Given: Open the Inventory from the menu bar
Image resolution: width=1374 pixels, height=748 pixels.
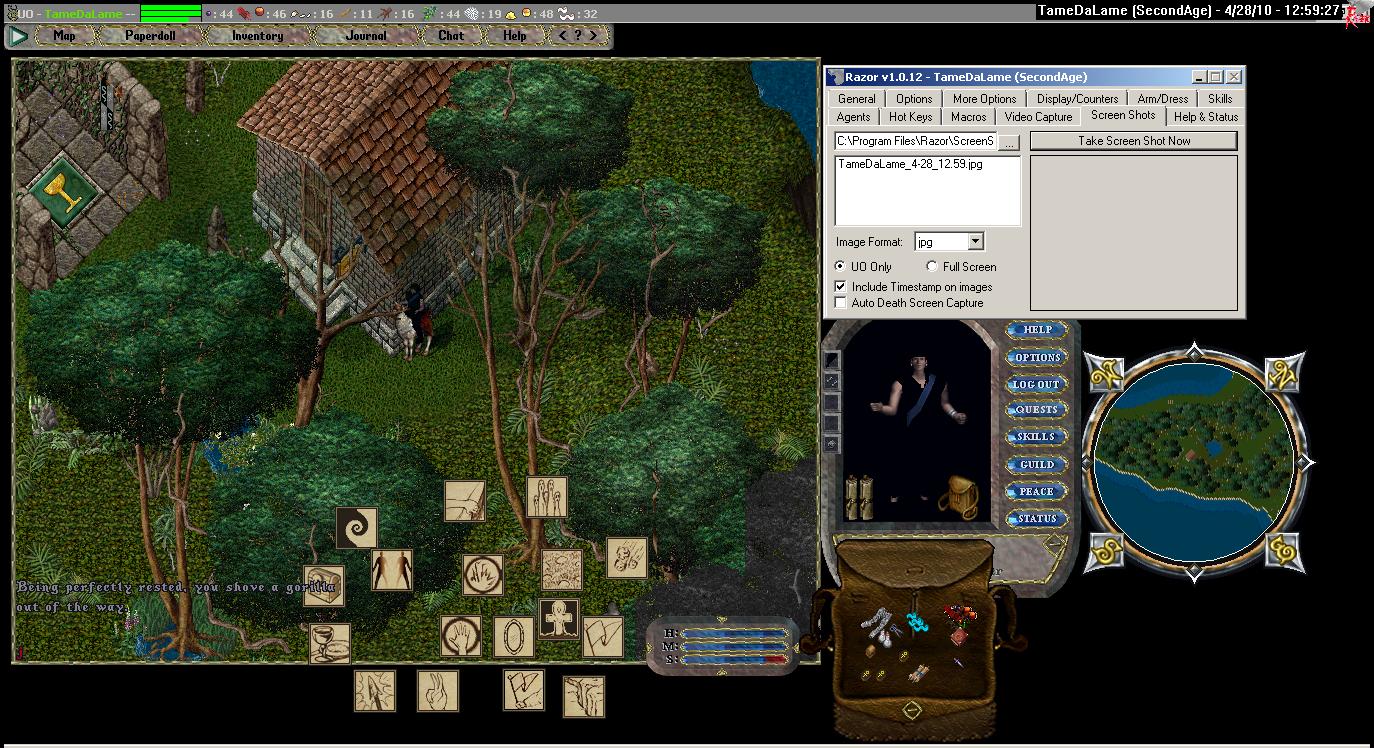Looking at the screenshot, I should point(257,36).
